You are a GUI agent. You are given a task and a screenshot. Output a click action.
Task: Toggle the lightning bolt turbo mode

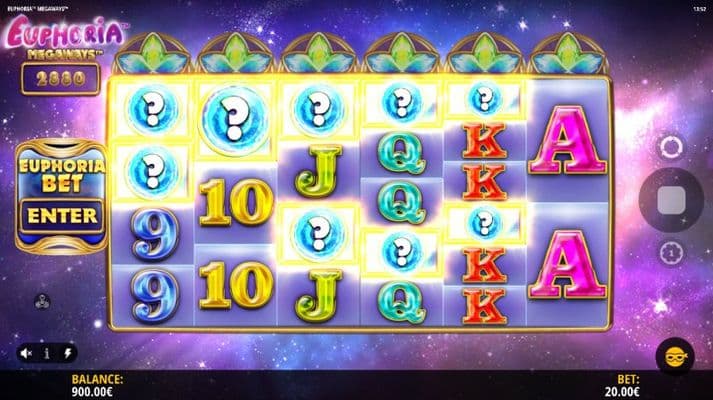[x=68, y=353]
